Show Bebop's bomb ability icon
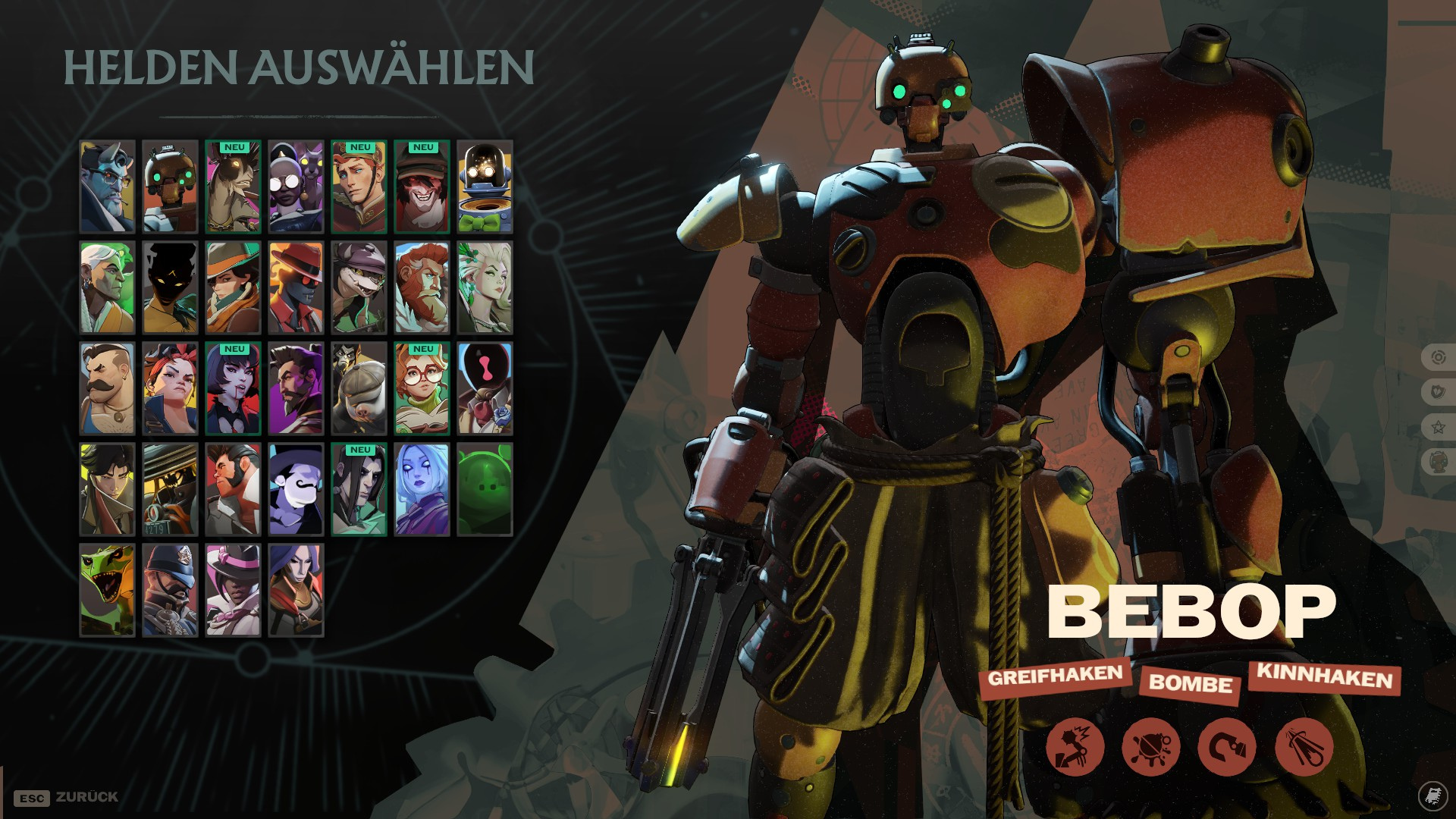The width and height of the screenshot is (1456, 819). tap(1150, 747)
